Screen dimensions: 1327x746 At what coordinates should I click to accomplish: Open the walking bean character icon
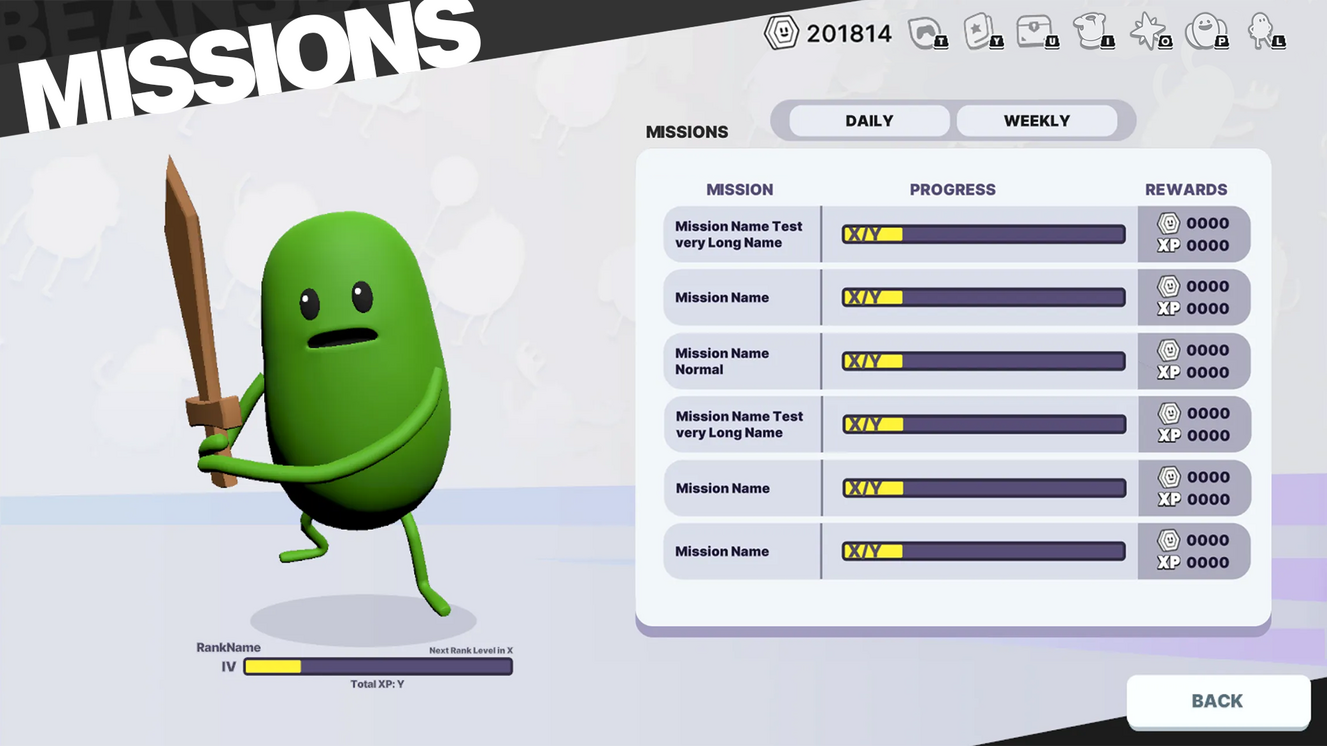click(x=1262, y=33)
